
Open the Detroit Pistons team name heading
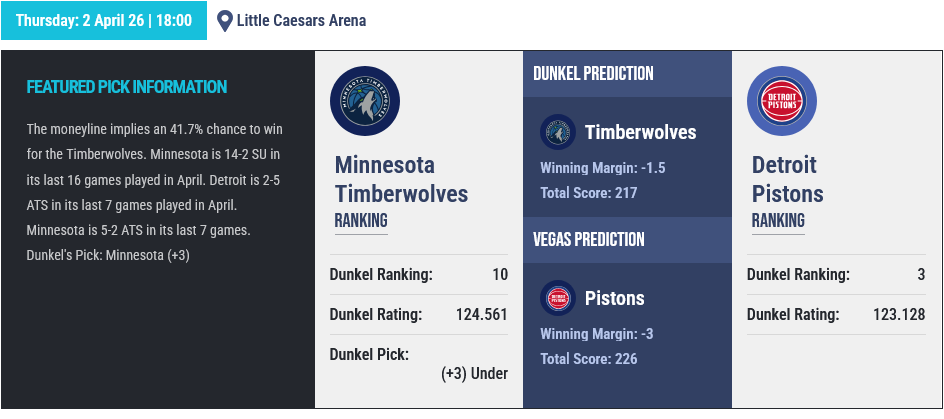point(787,179)
